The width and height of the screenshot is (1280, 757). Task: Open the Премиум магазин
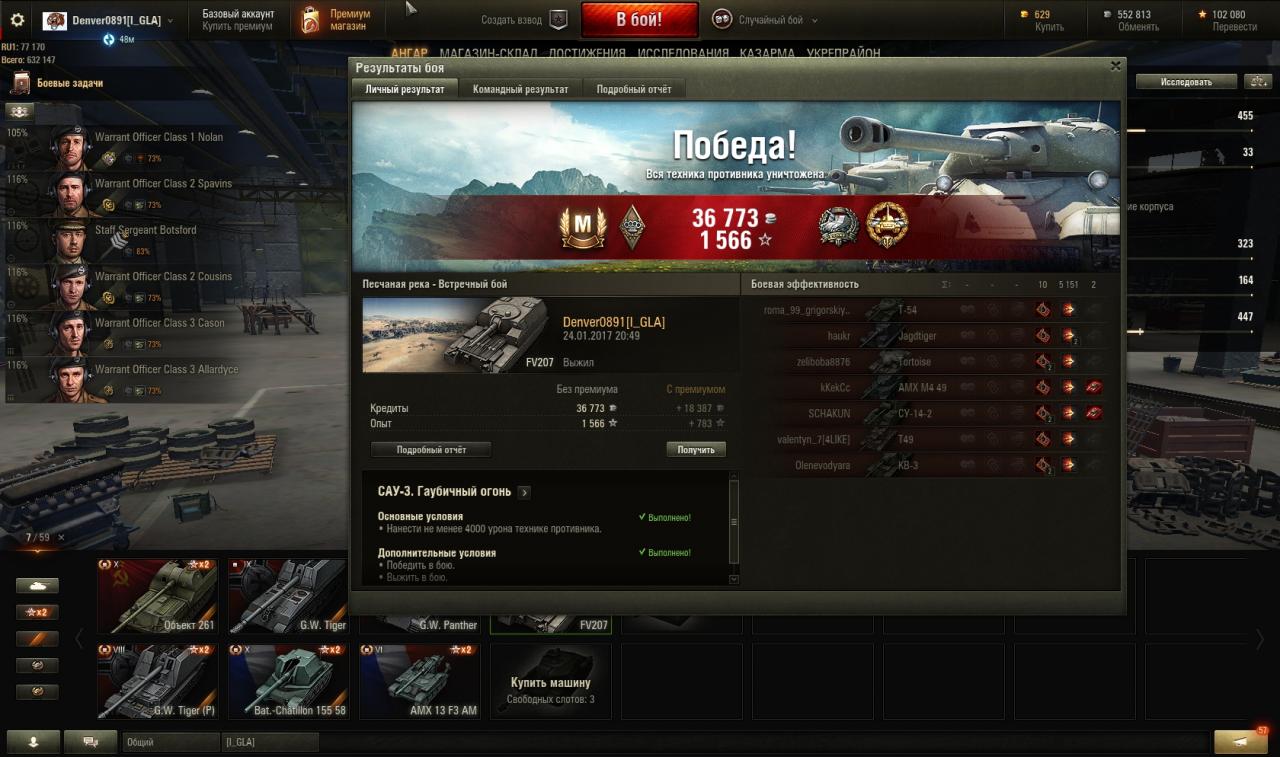337,20
